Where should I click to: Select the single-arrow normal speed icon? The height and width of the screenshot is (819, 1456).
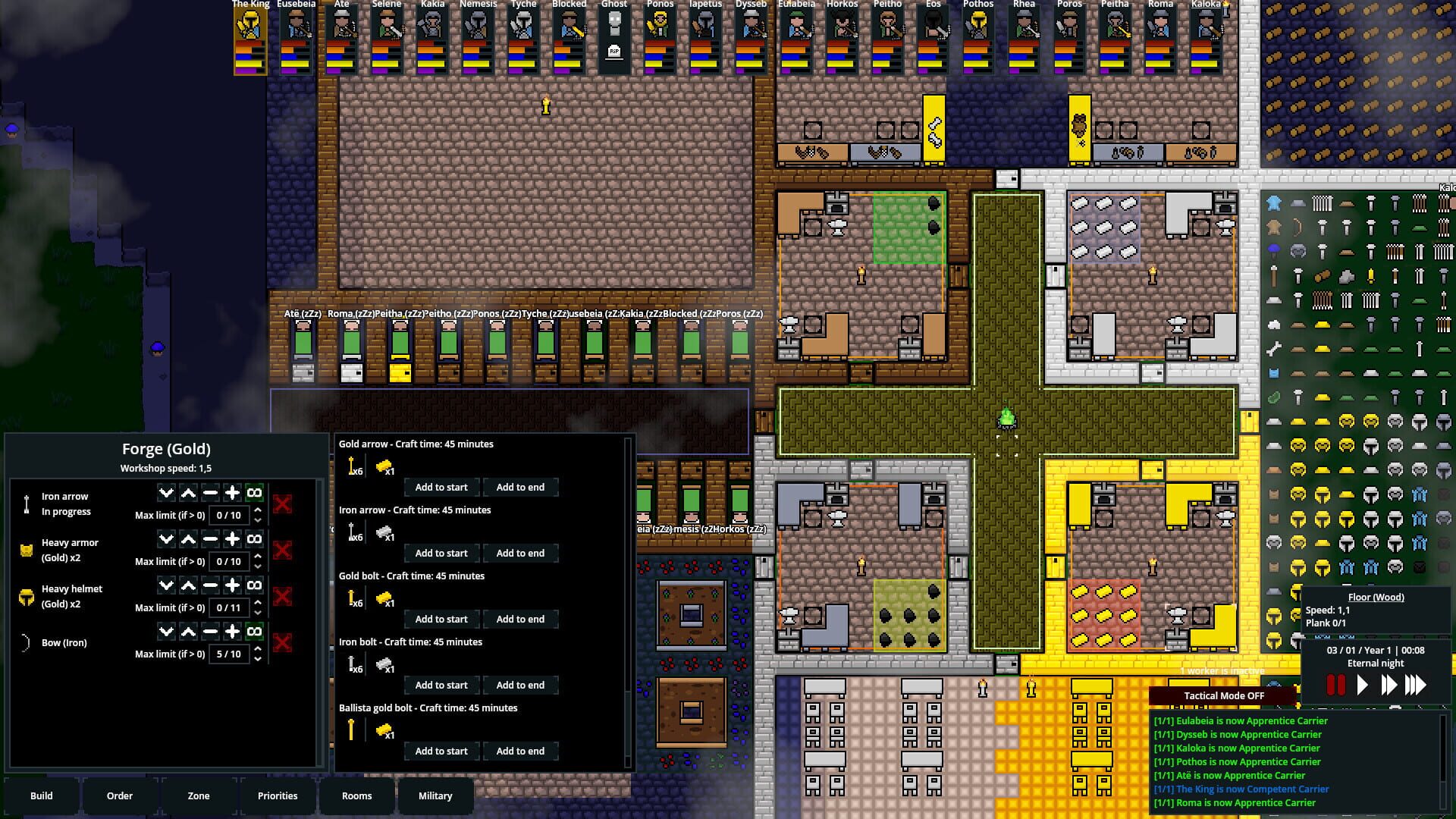pyautogui.click(x=1362, y=684)
